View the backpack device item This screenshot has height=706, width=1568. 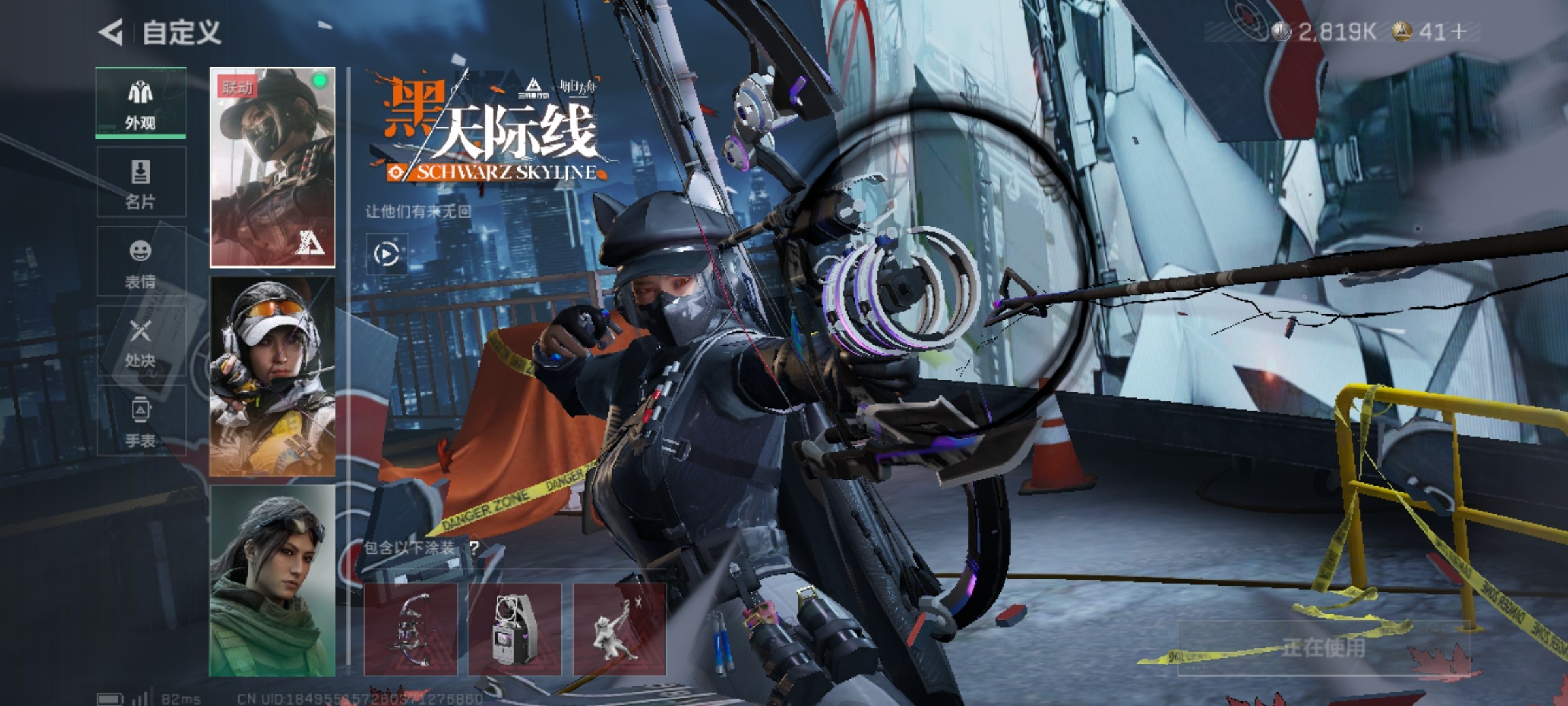point(515,629)
